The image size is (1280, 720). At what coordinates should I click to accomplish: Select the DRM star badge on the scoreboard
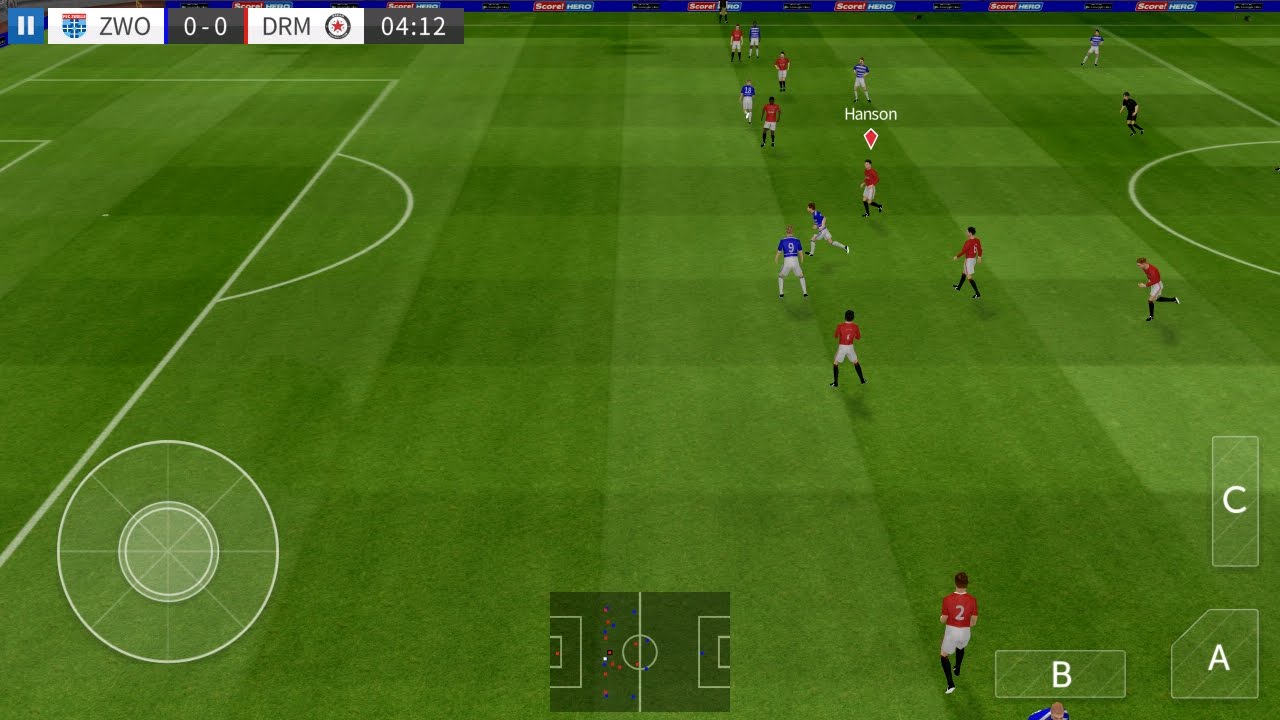(338, 26)
